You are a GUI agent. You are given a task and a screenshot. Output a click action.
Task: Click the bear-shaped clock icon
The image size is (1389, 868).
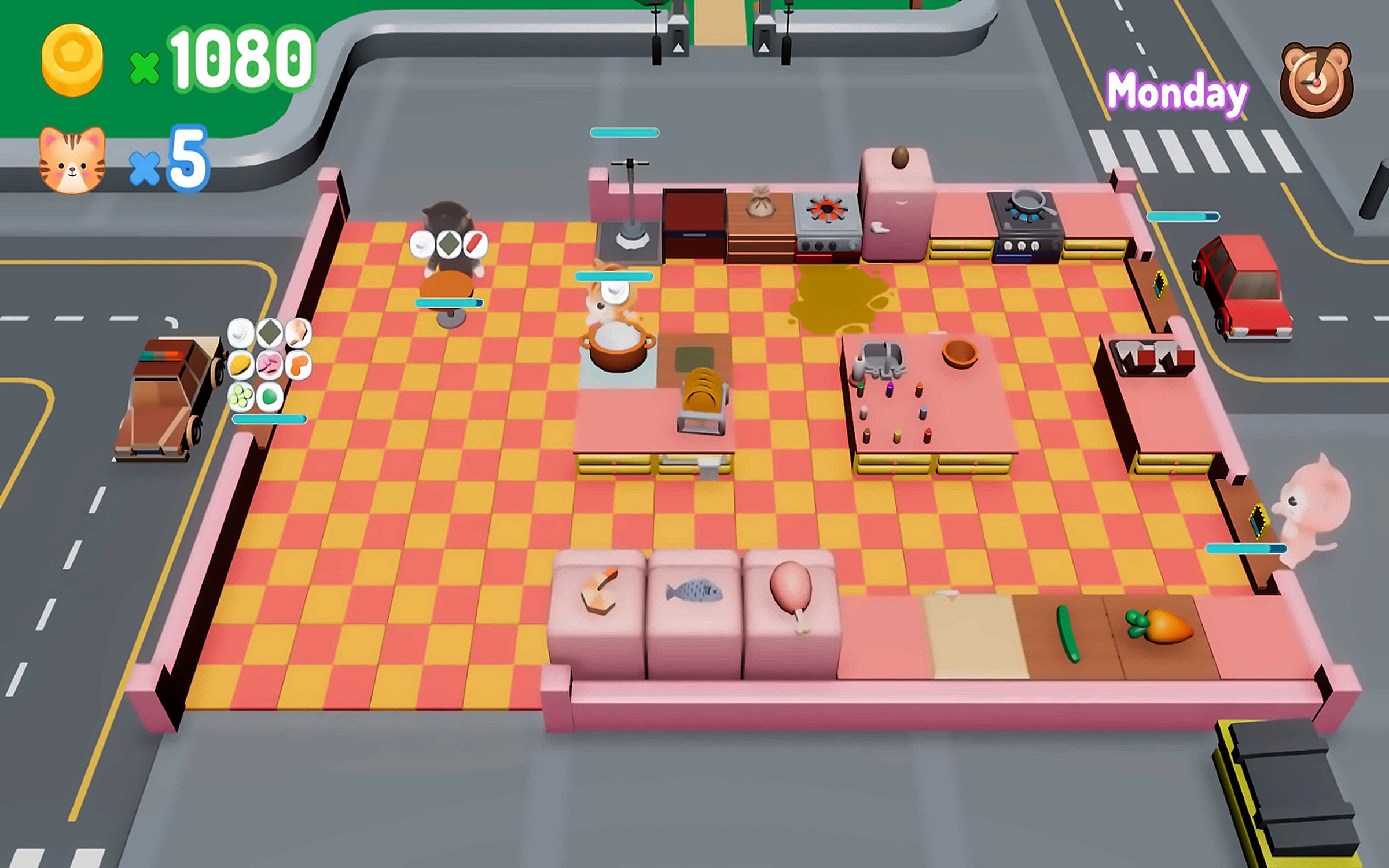[x=1316, y=80]
